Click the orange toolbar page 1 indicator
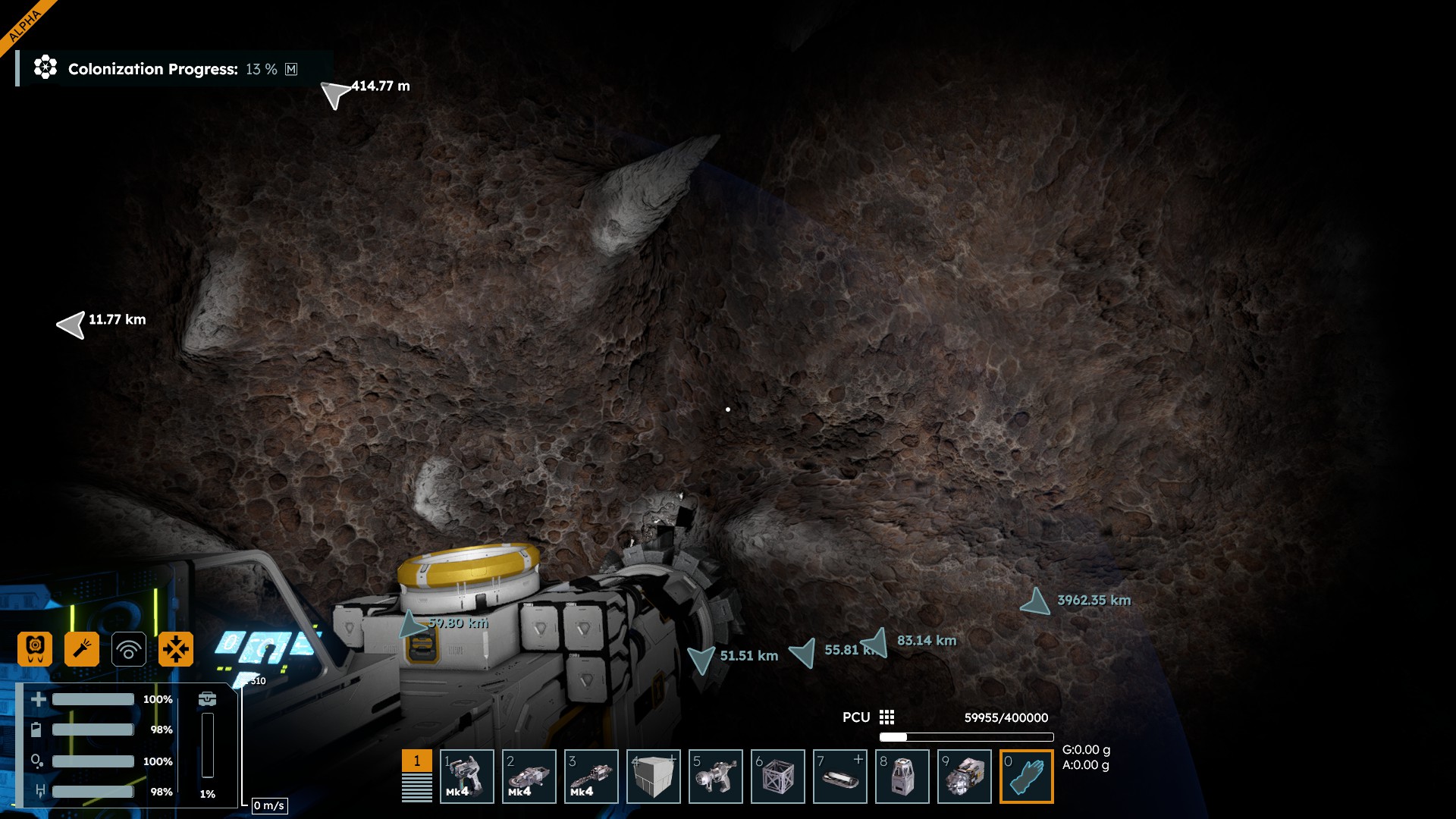The width and height of the screenshot is (1456, 819). pos(417,761)
